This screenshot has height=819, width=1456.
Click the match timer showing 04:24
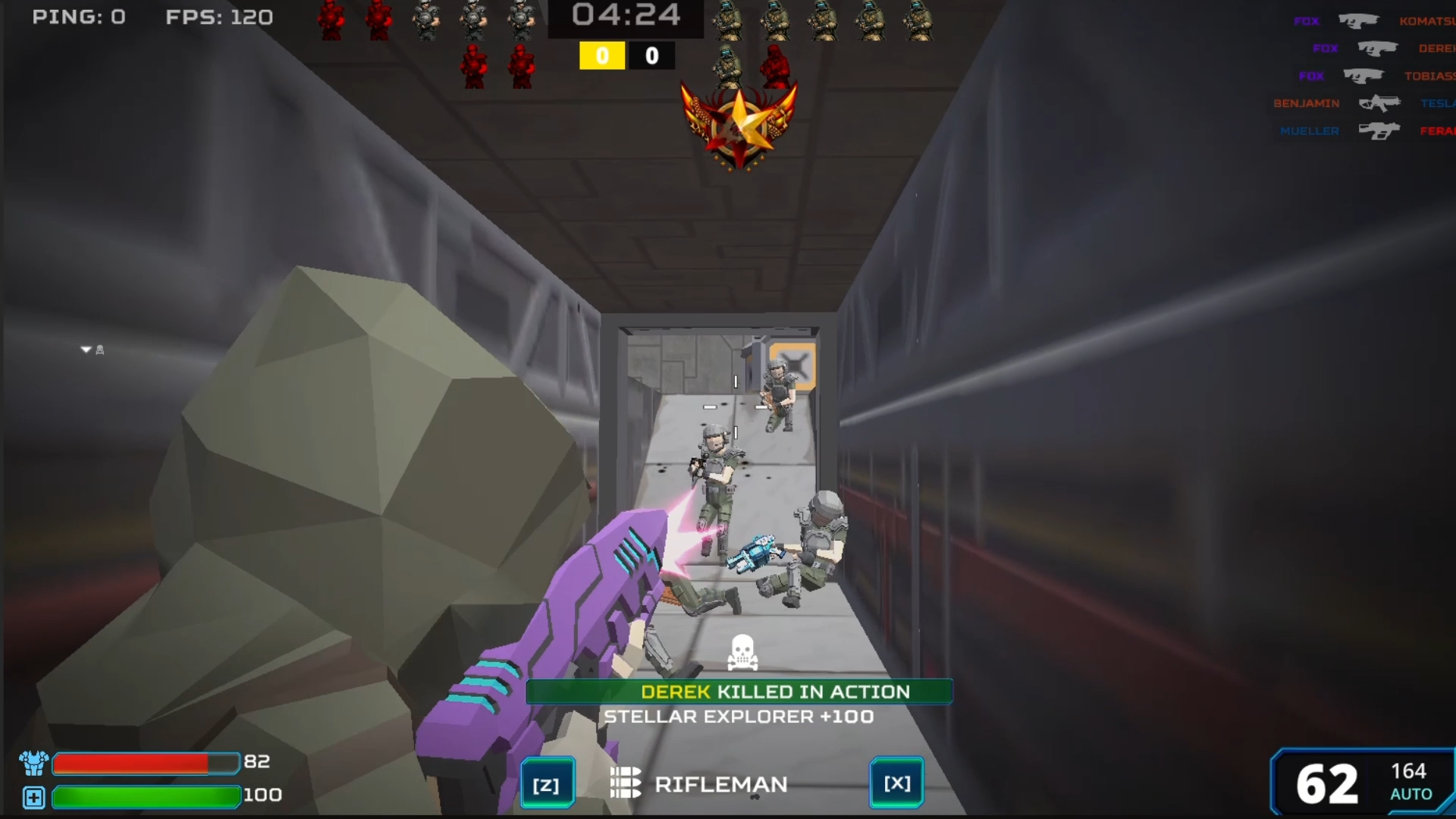626,15
